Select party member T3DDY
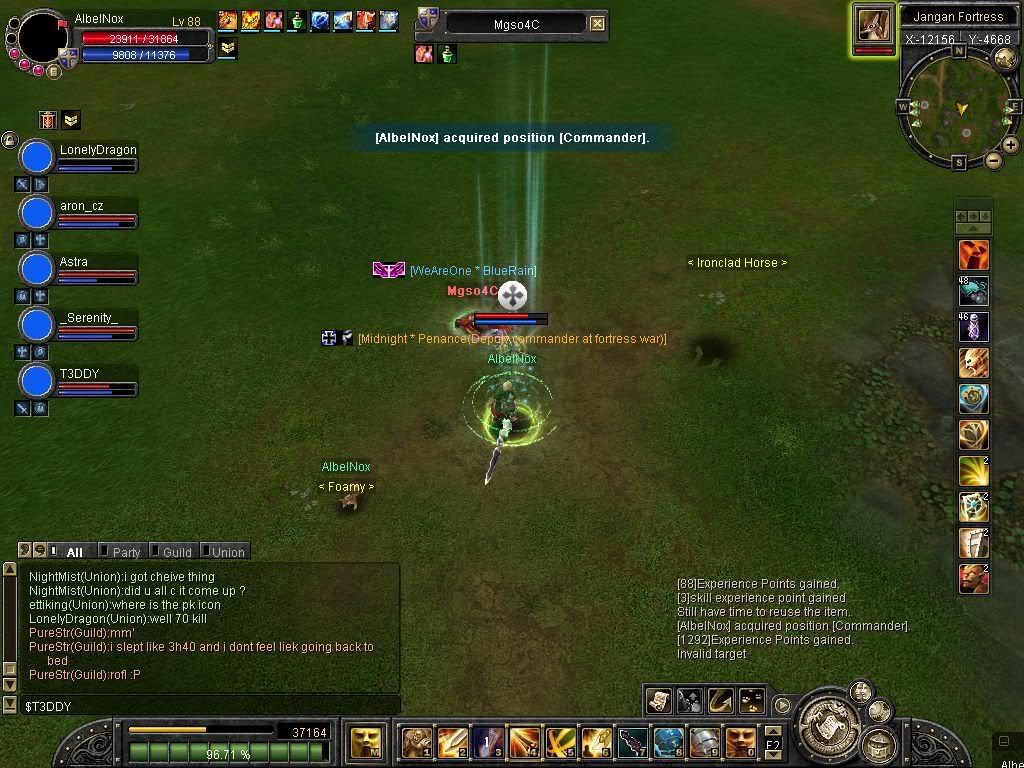1024x768 pixels. click(37, 381)
